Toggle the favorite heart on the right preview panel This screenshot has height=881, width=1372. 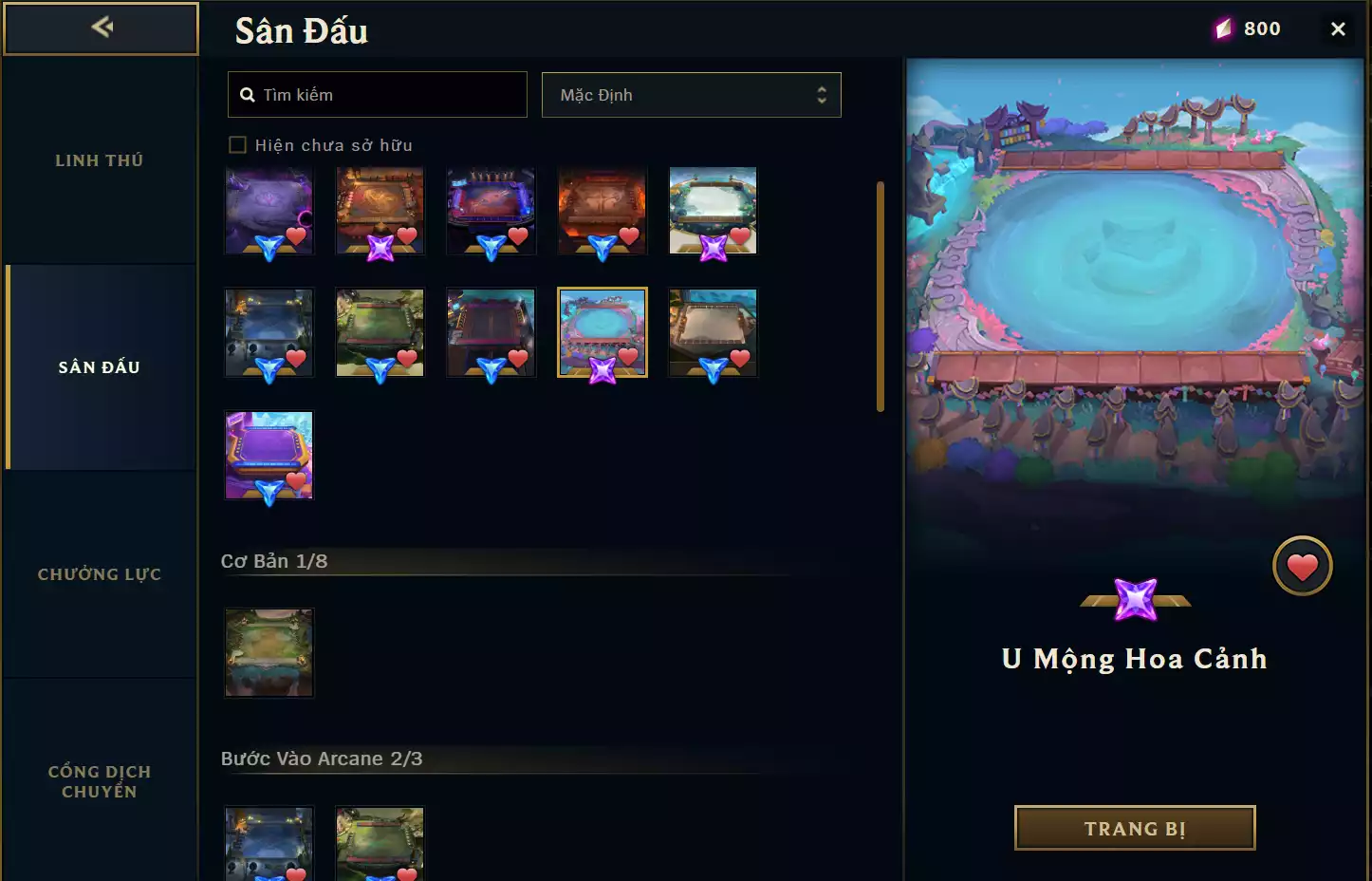point(1302,565)
